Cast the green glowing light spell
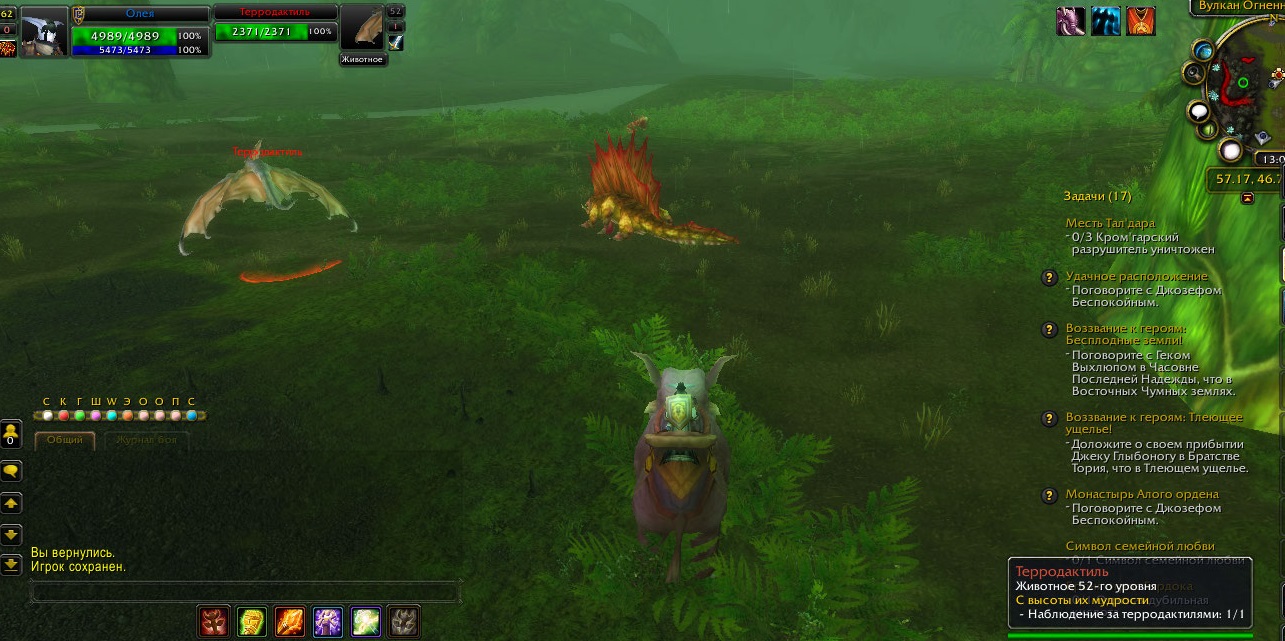Image resolution: width=1285 pixels, height=641 pixels. point(366,622)
